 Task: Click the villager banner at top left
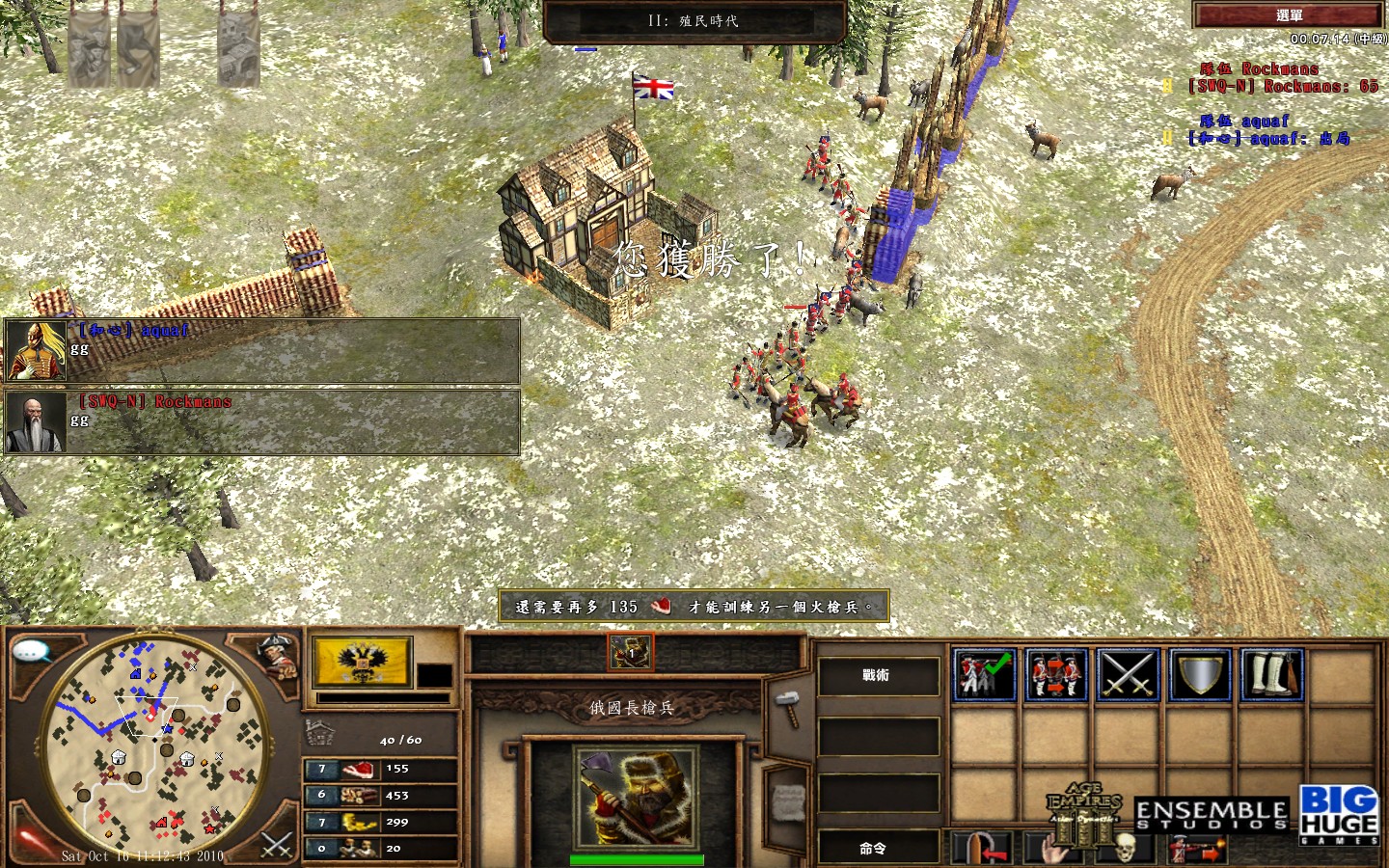tap(89, 48)
